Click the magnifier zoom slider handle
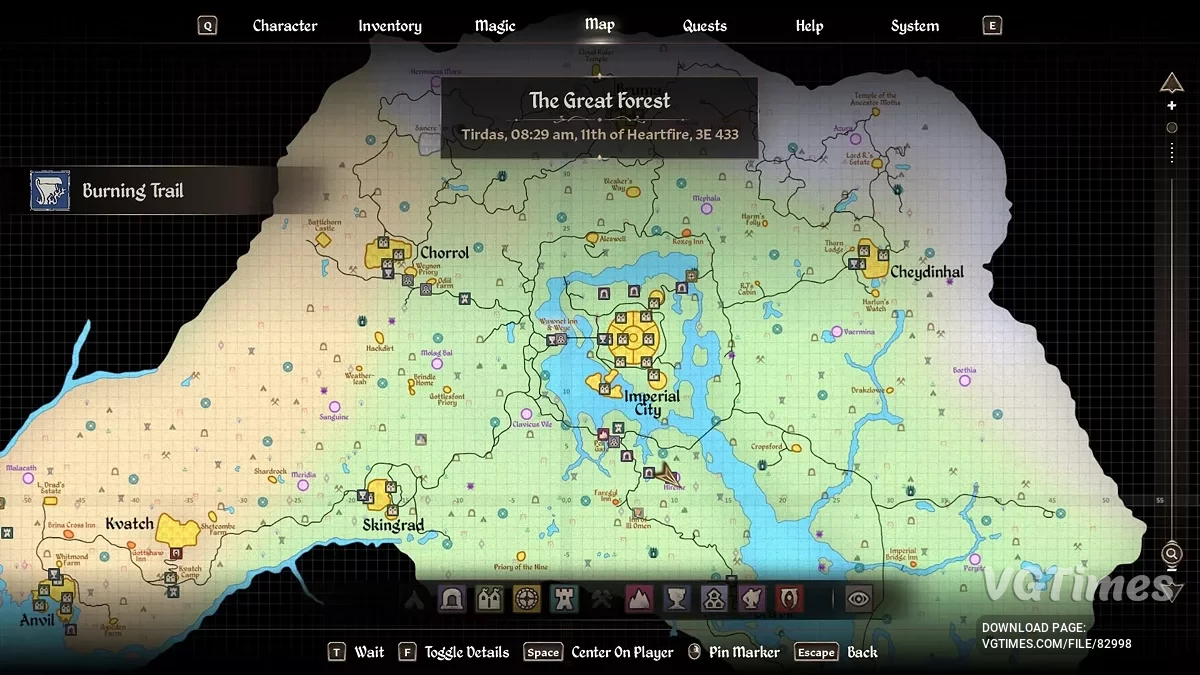The image size is (1200, 675). (1172, 553)
